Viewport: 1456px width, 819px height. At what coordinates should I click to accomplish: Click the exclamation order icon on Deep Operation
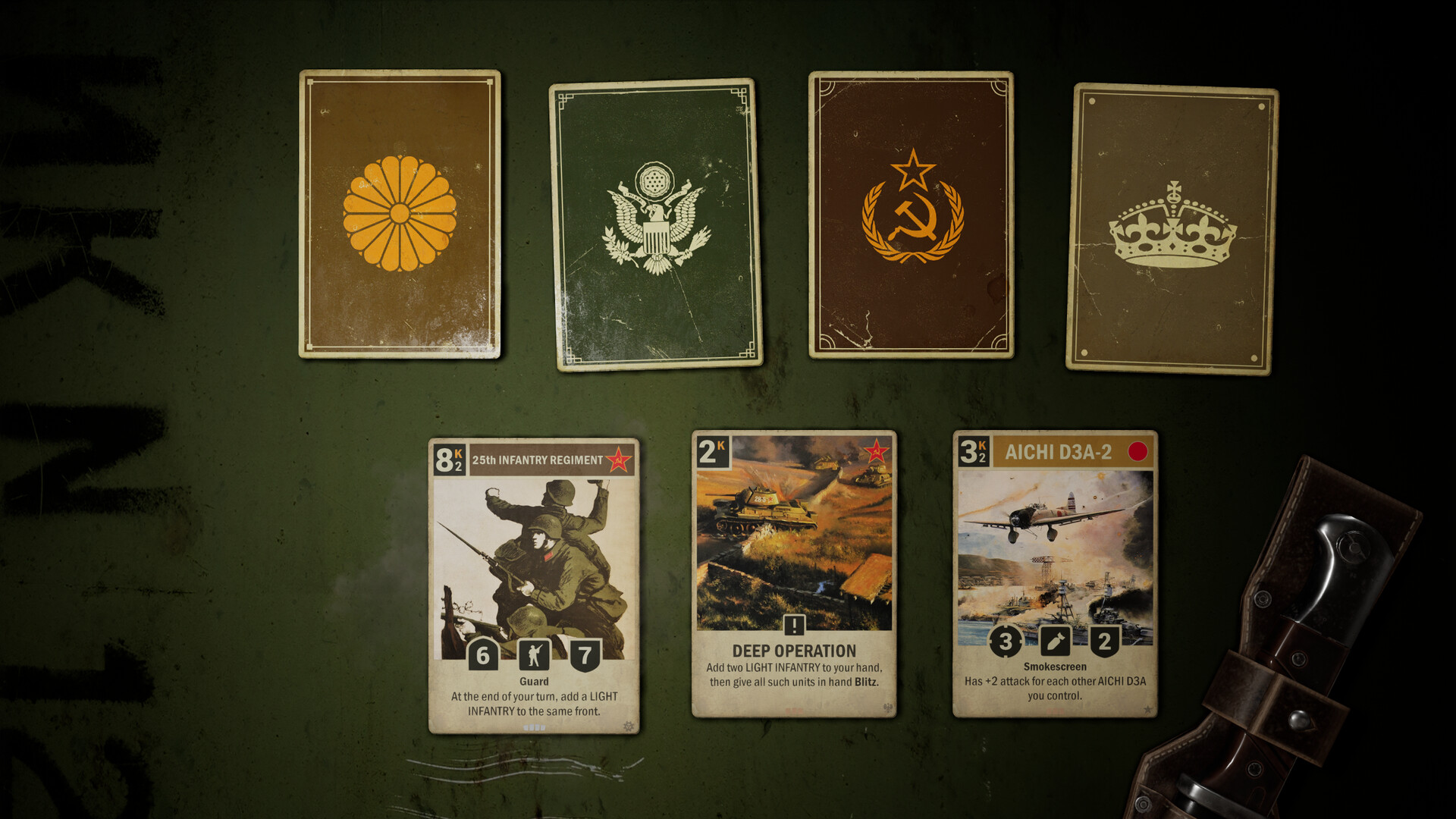(x=793, y=626)
